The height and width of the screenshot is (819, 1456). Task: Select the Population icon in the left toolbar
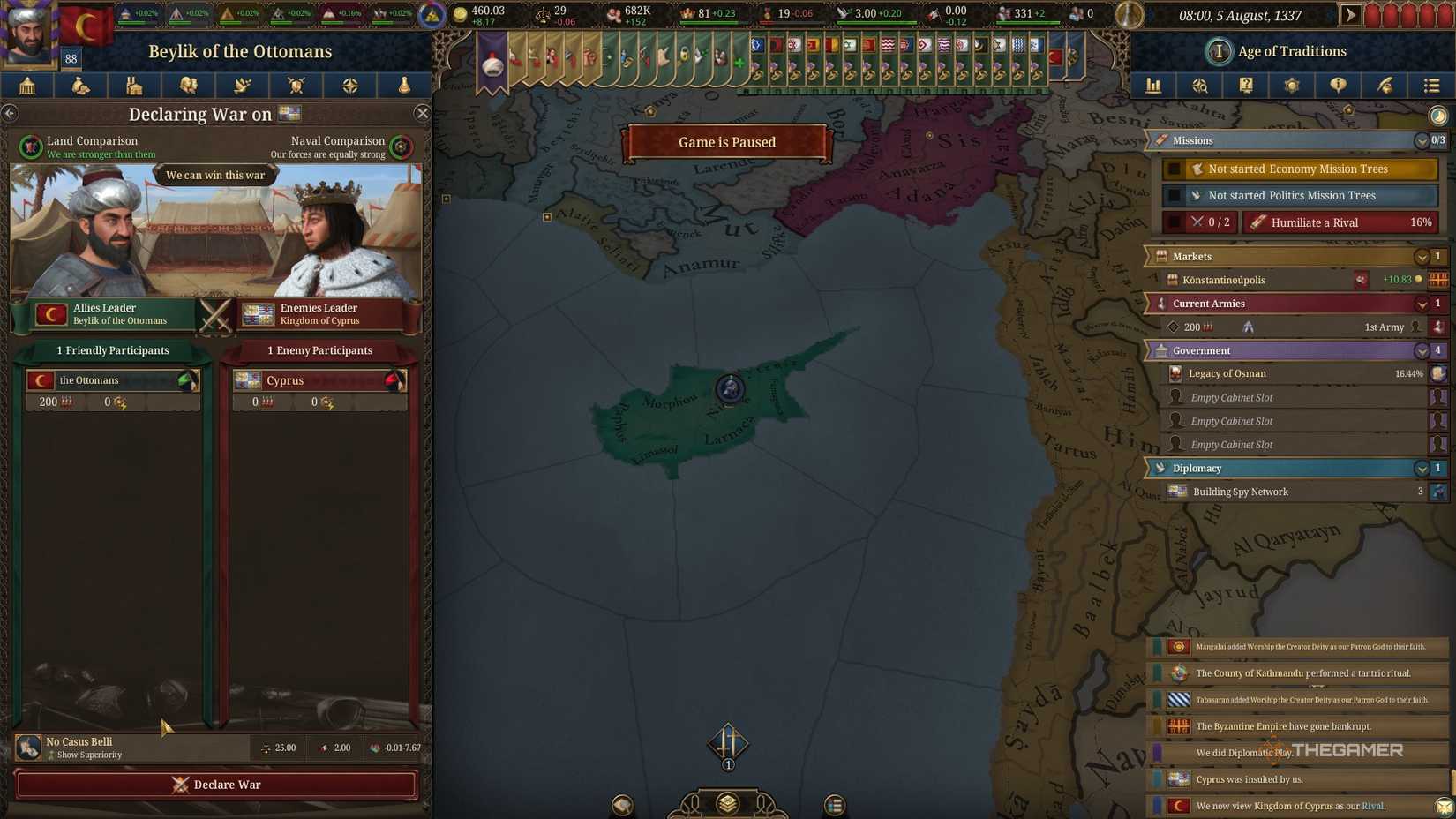pos(188,86)
